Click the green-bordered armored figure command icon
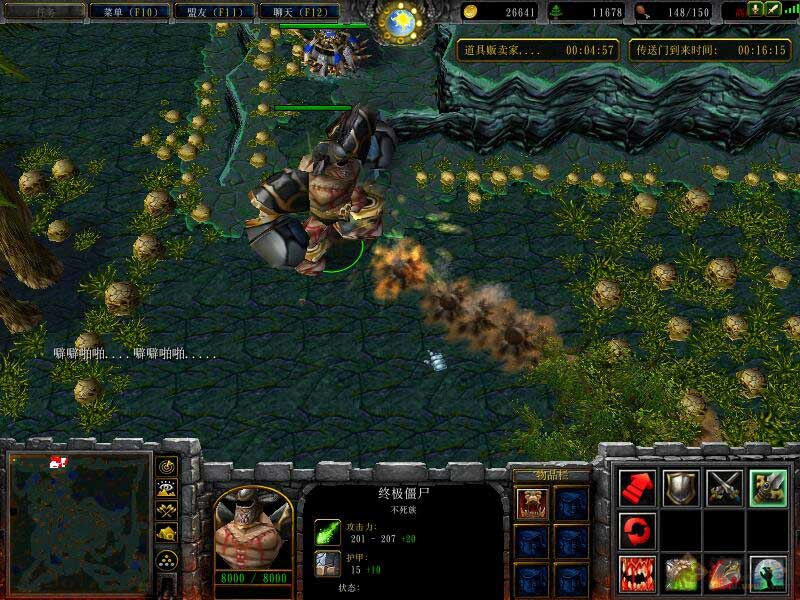This screenshot has height=600, width=800. coord(769,487)
